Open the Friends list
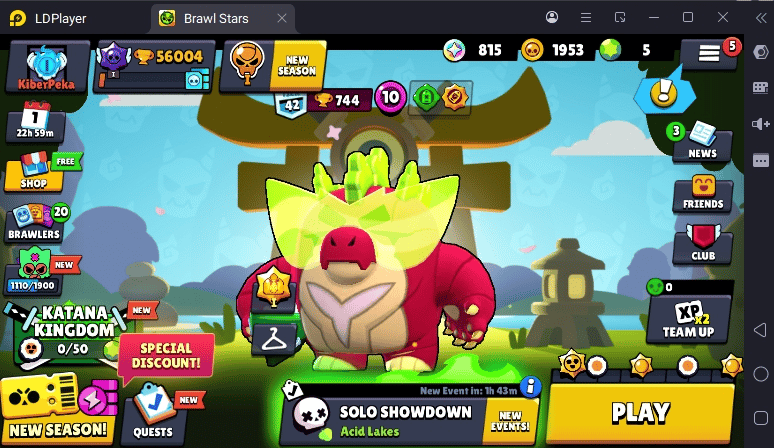 click(703, 193)
